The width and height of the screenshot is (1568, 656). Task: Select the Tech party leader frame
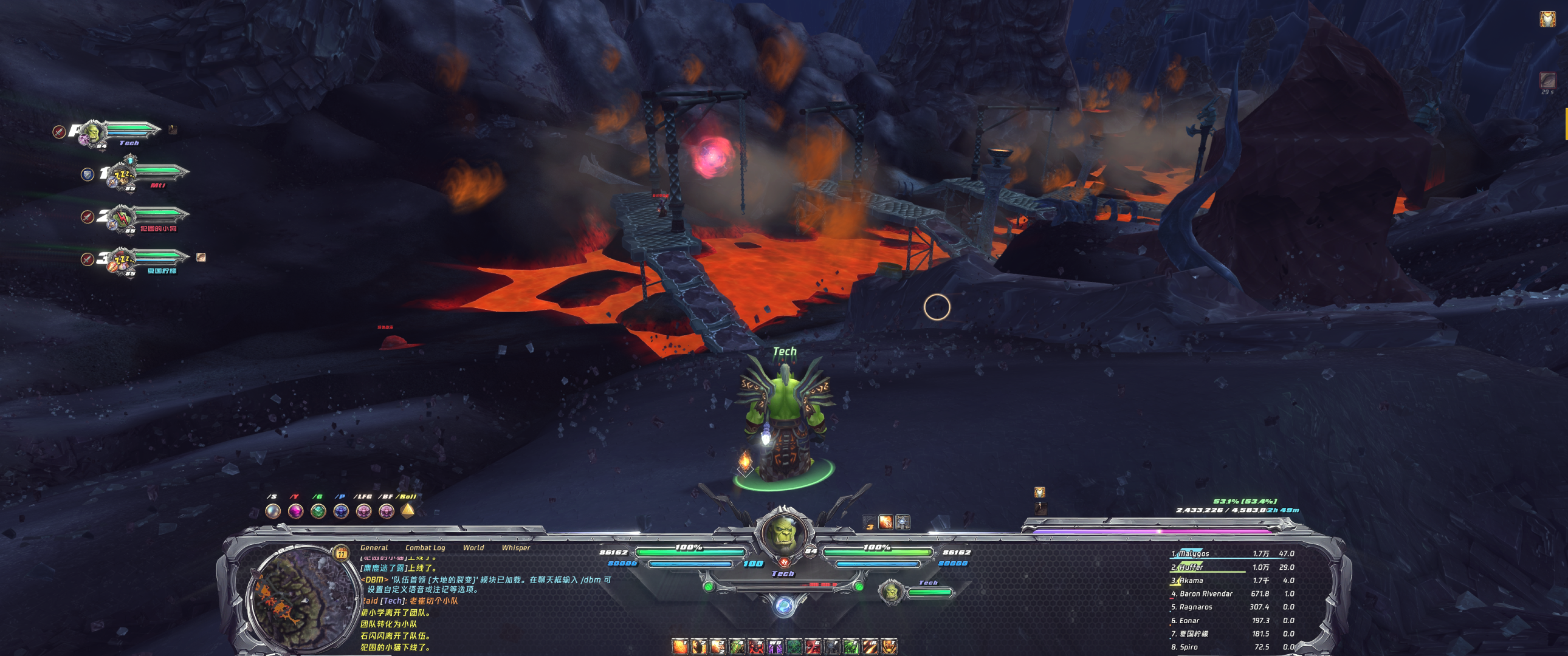(x=122, y=132)
